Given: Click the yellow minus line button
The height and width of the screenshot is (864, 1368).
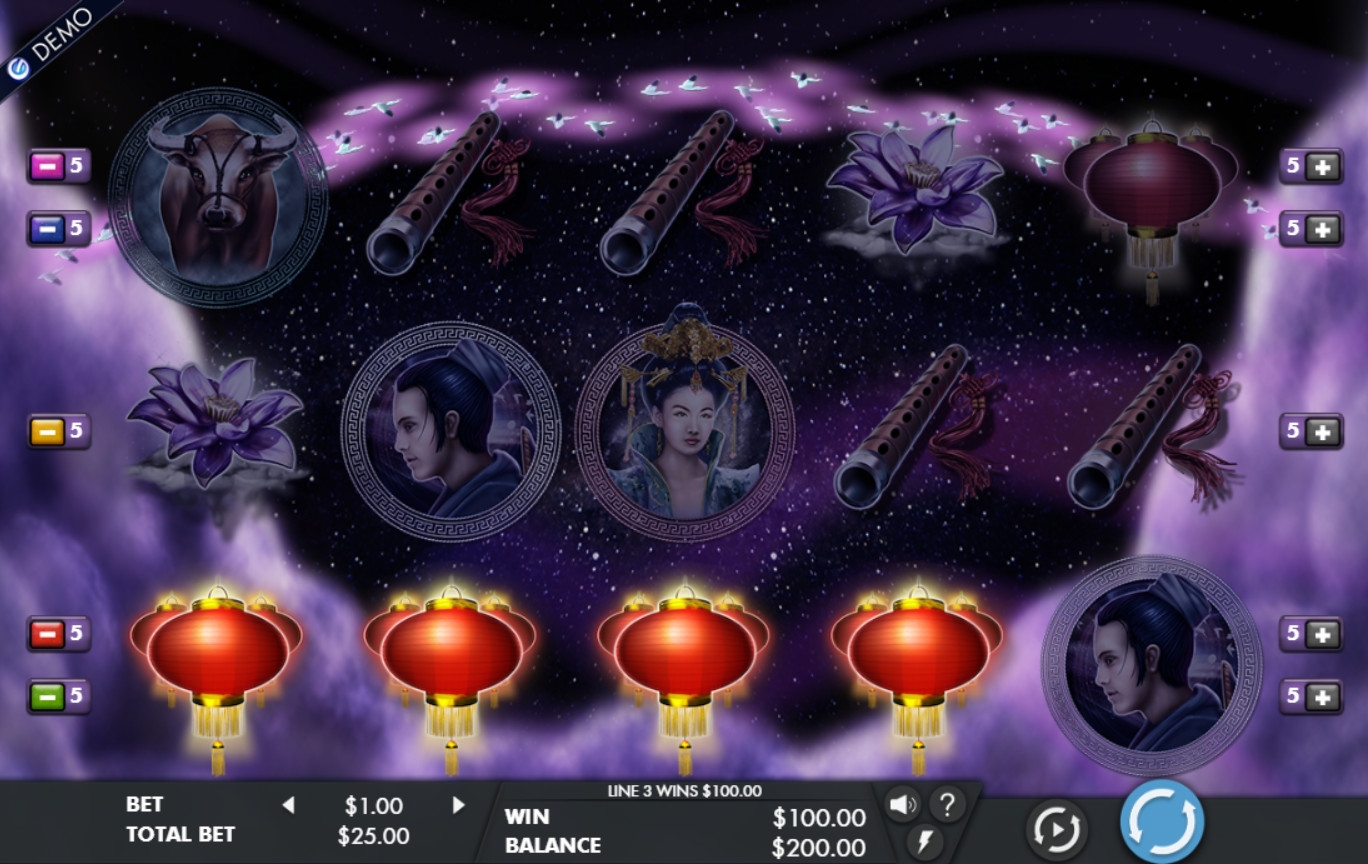Looking at the screenshot, I should point(46,431).
